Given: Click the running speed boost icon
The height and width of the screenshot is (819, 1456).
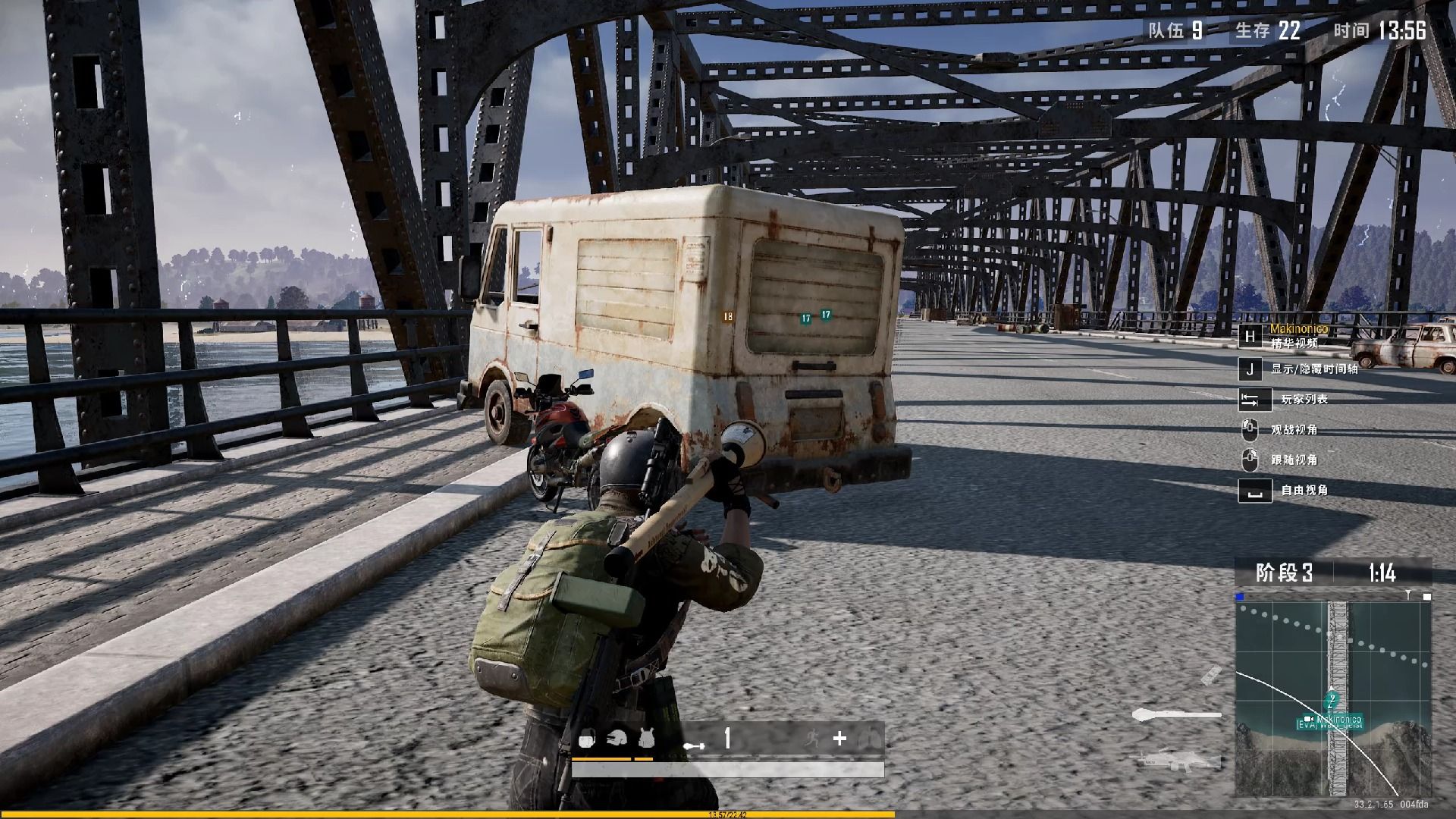Looking at the screenshot, I should tap(812, 738).
